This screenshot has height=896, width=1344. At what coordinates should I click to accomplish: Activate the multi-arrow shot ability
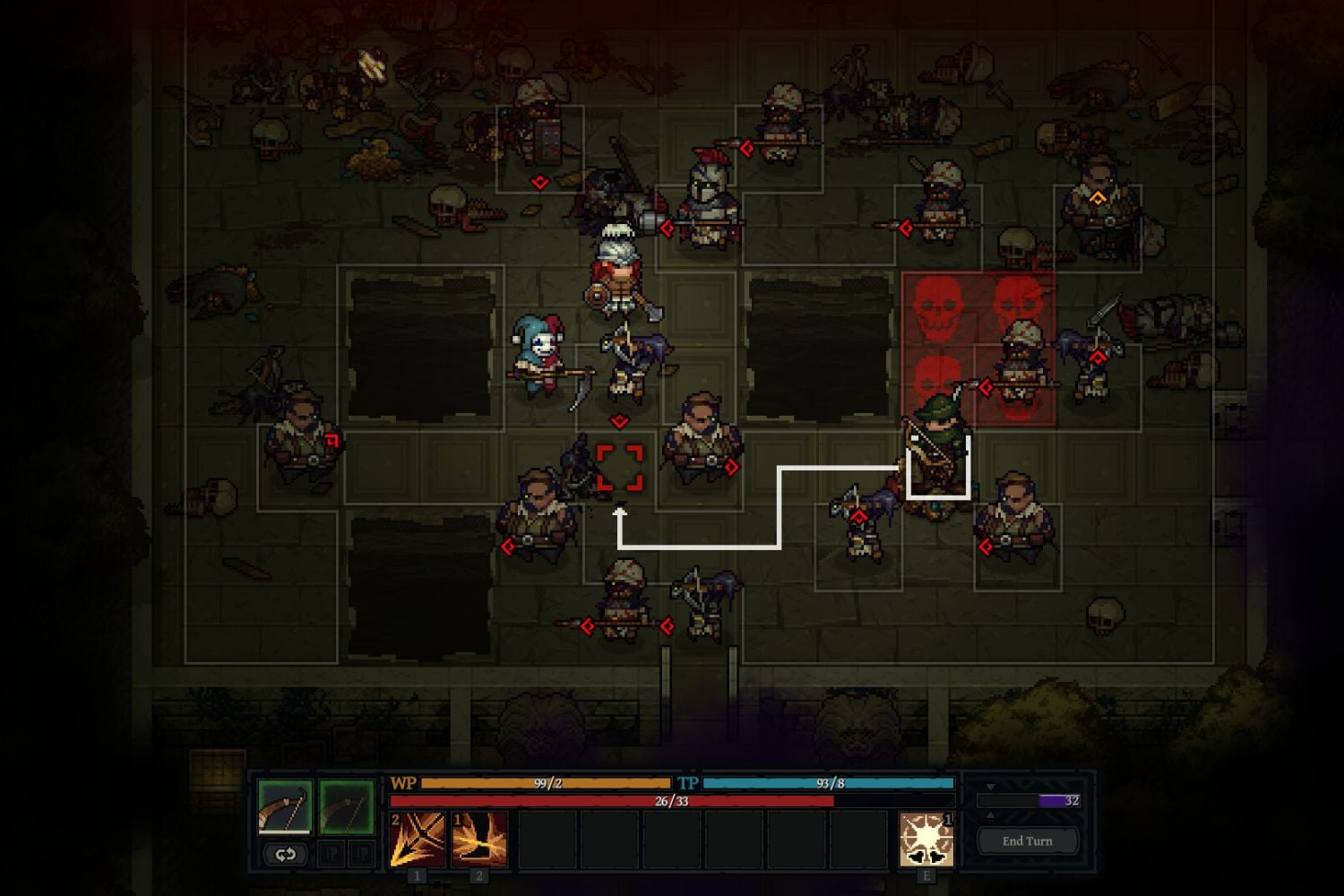point(417,839)
